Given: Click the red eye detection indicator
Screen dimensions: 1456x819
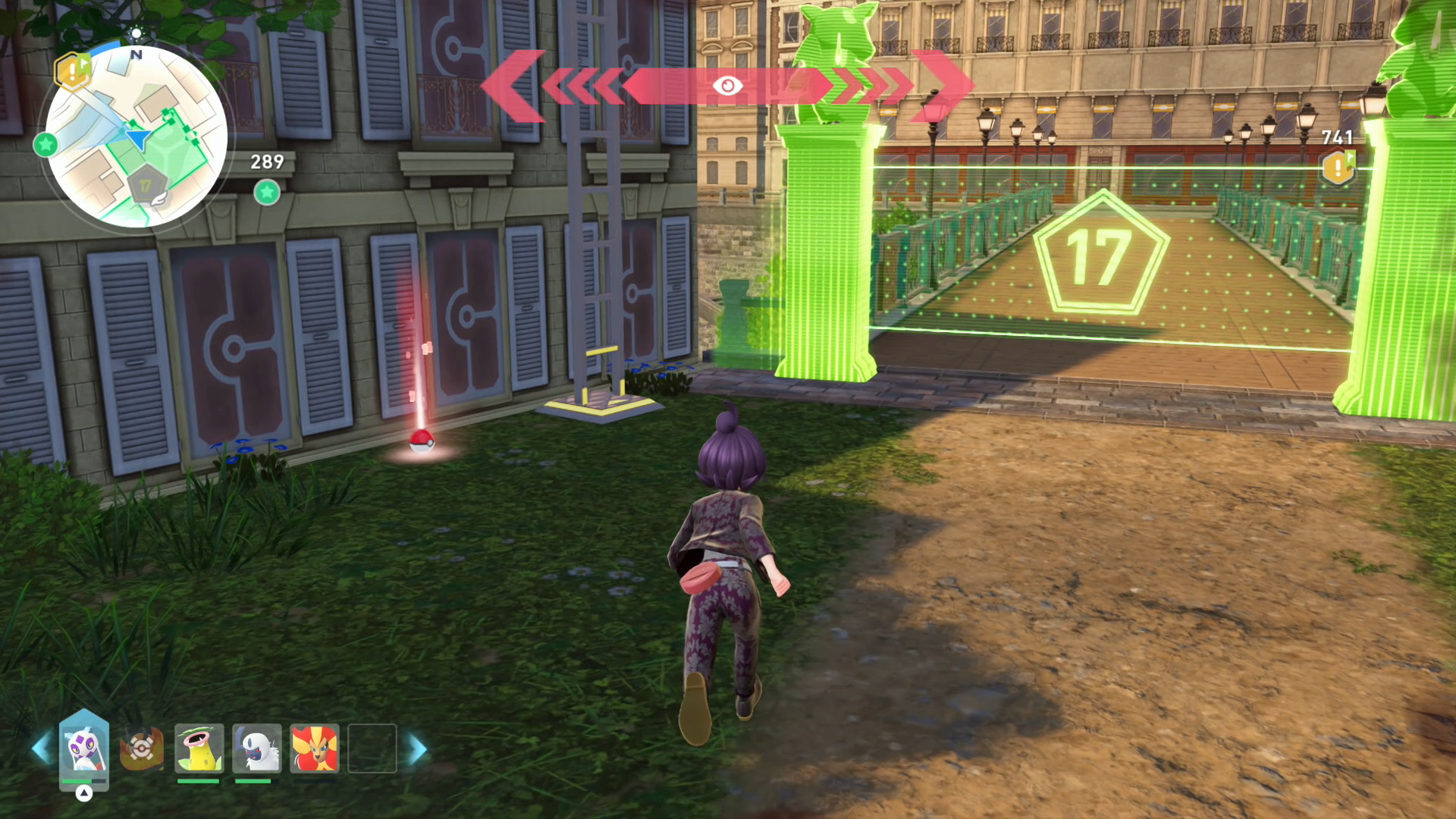Looking at the screenshot, I should click(x=727, y=86).
